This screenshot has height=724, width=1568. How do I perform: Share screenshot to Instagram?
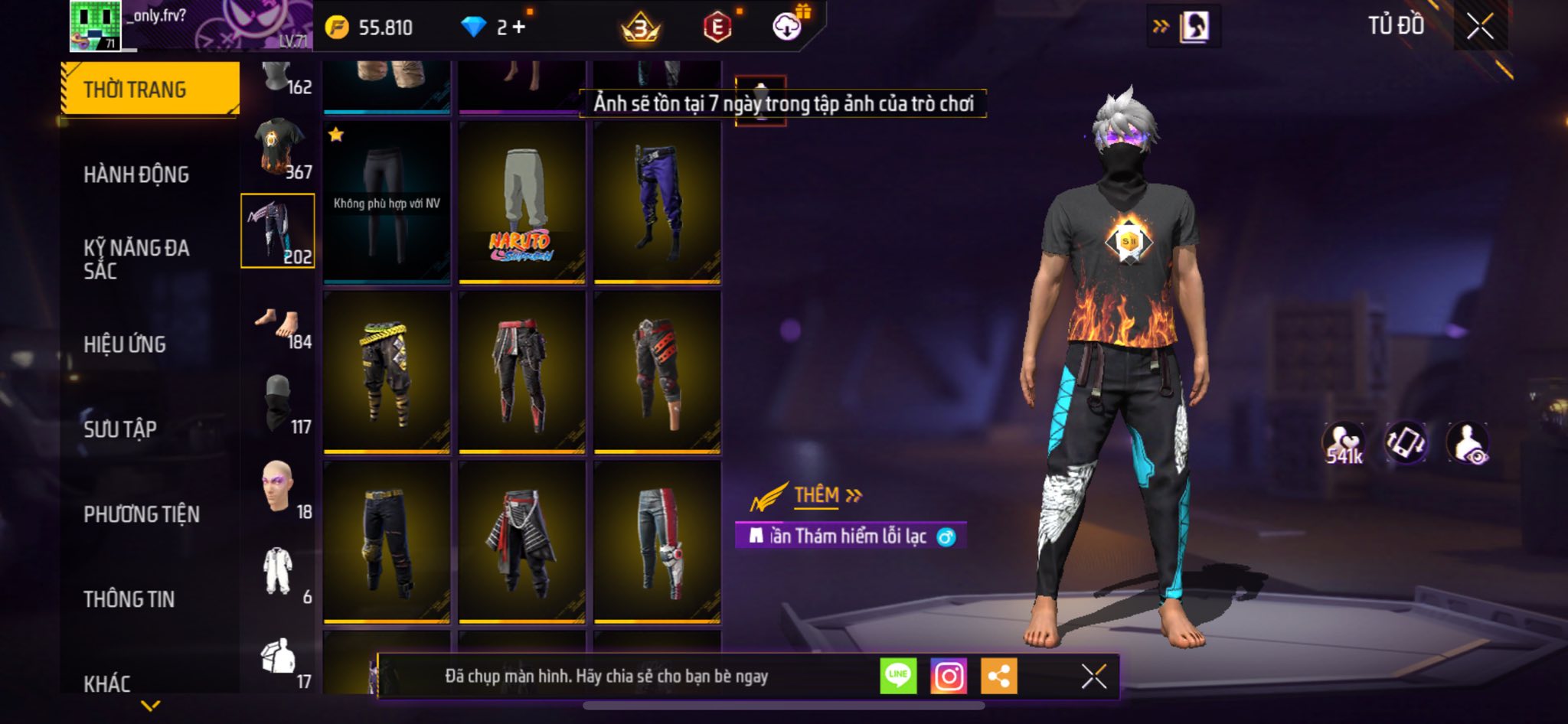949,677
